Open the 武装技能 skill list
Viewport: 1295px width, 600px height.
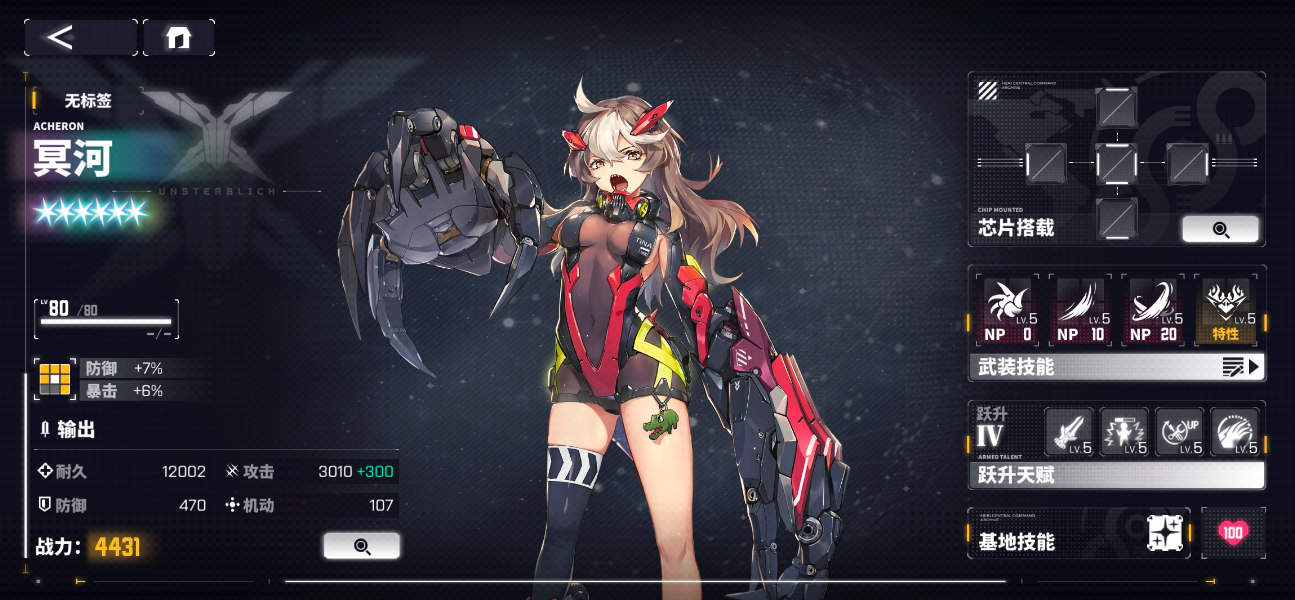[1116, 367]
